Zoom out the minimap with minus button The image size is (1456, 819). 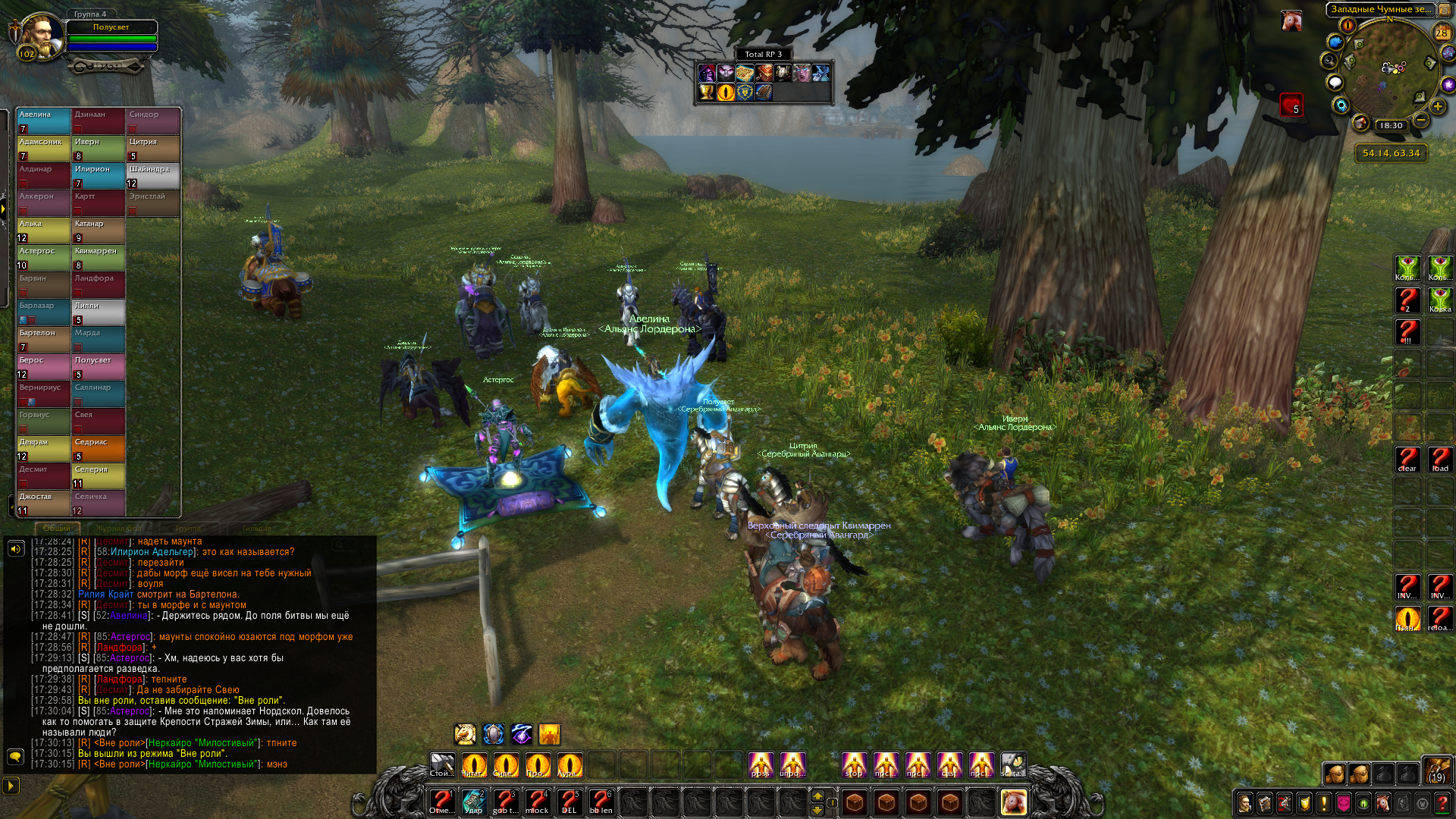[x=1421, y=121]
